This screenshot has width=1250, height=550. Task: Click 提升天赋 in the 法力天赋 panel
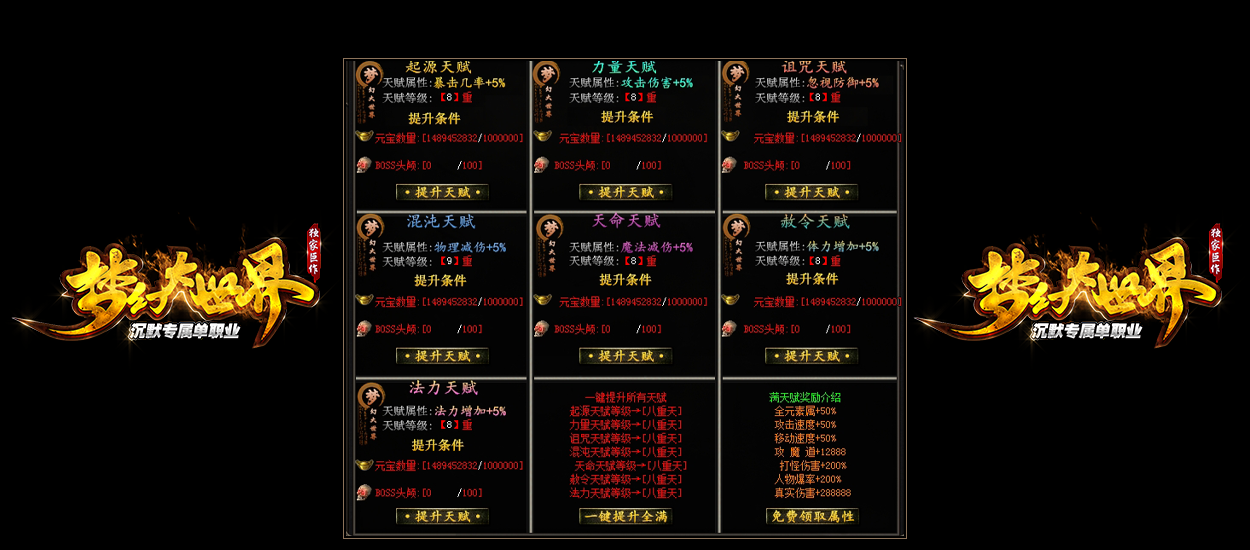pyautogui.click(x=442, y=517)
